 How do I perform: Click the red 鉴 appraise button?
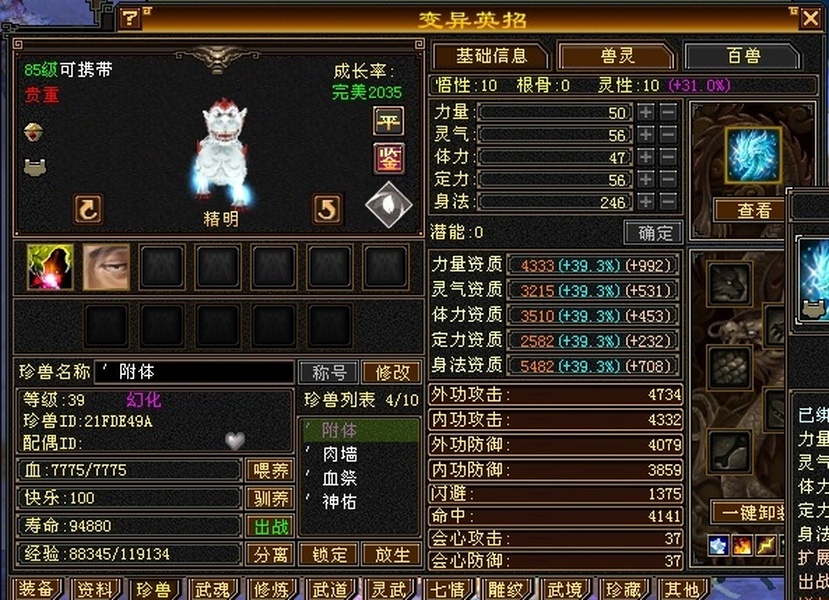388,157
